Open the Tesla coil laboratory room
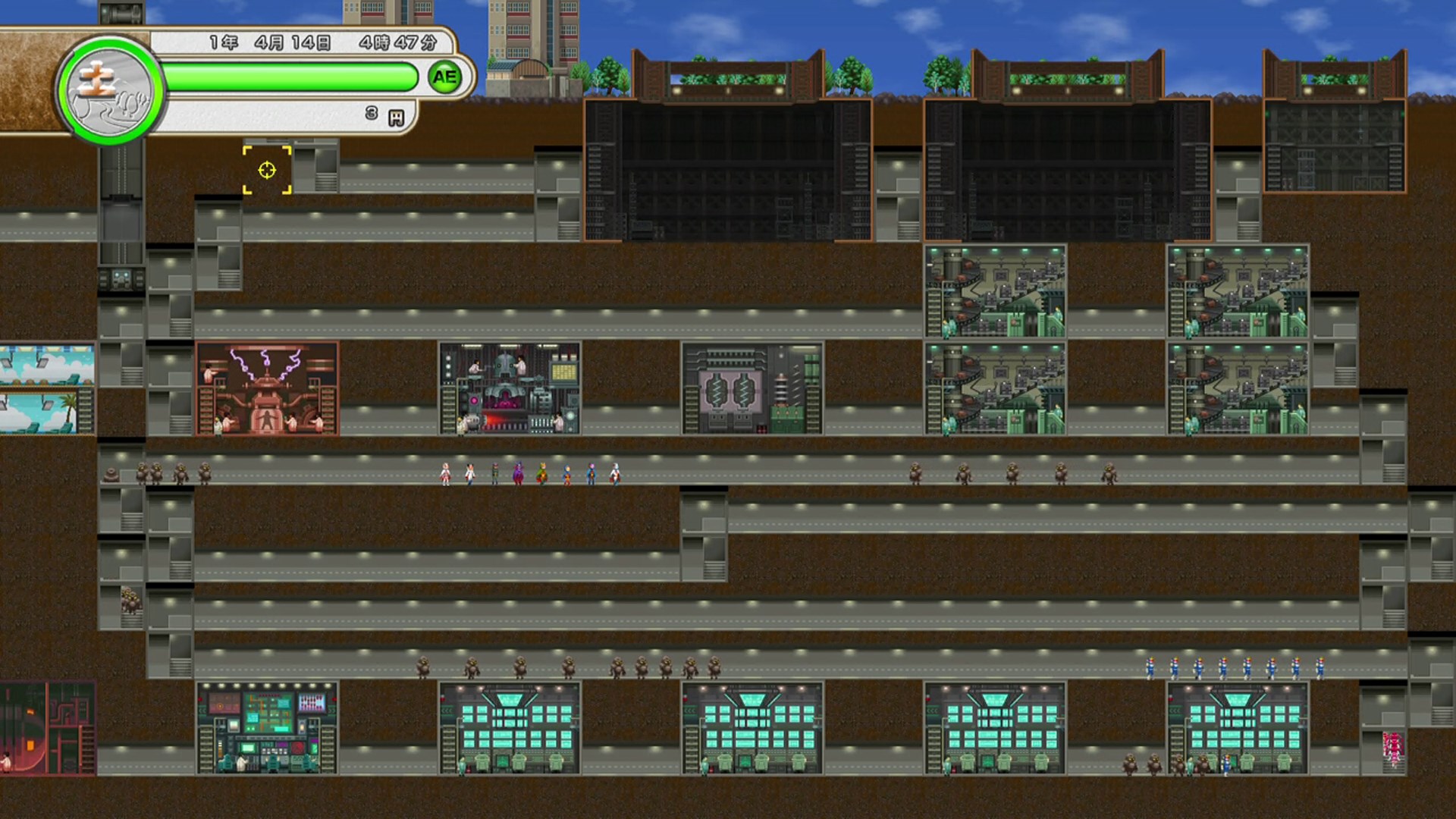 click(269, 387)
